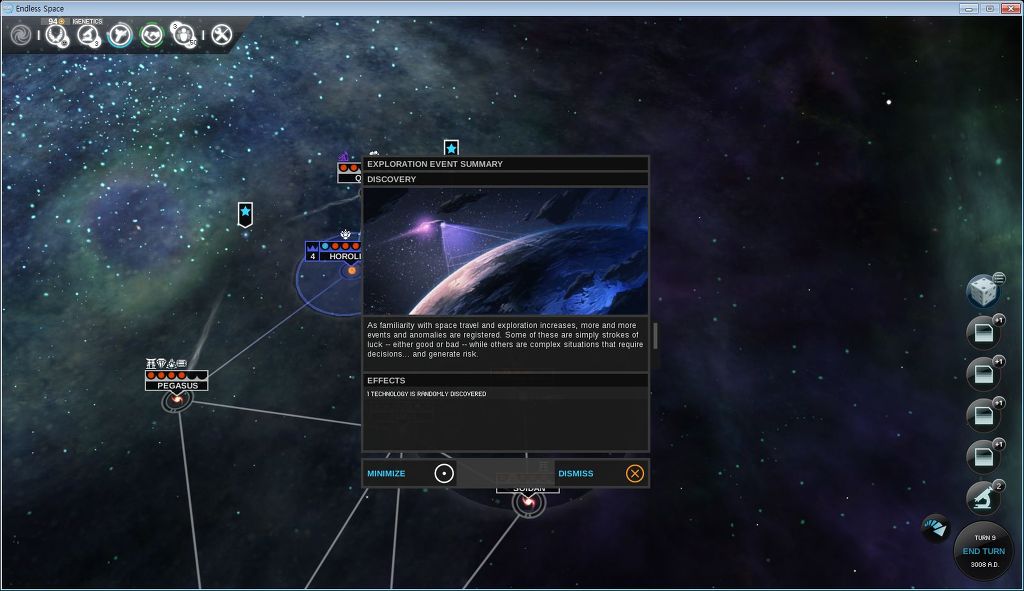
Task: Open the galaxy view spiral icon
Action: click(21, 36)
